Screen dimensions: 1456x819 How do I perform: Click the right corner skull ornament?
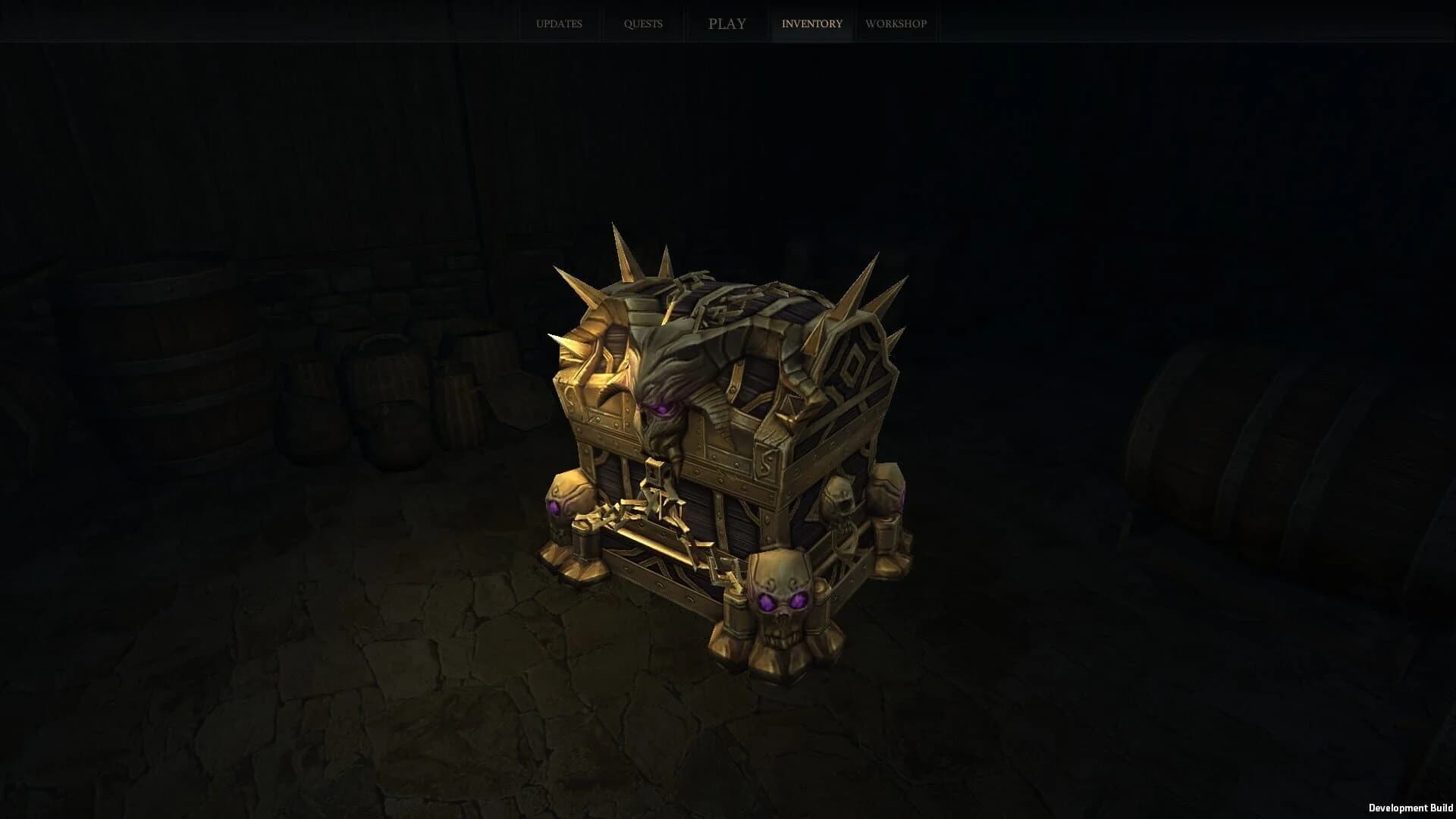842,500
